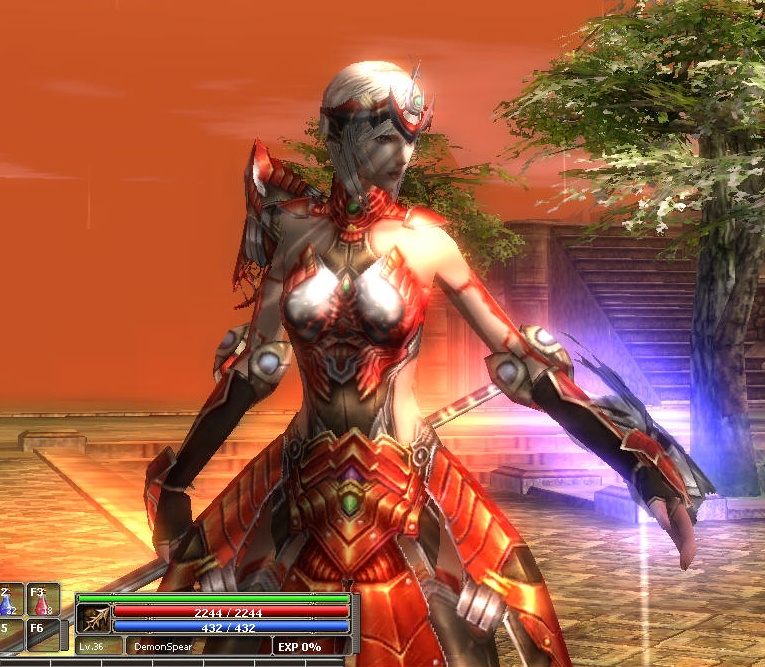Click the spear class portrait icon
765x667 pixels.
point(93,617)
